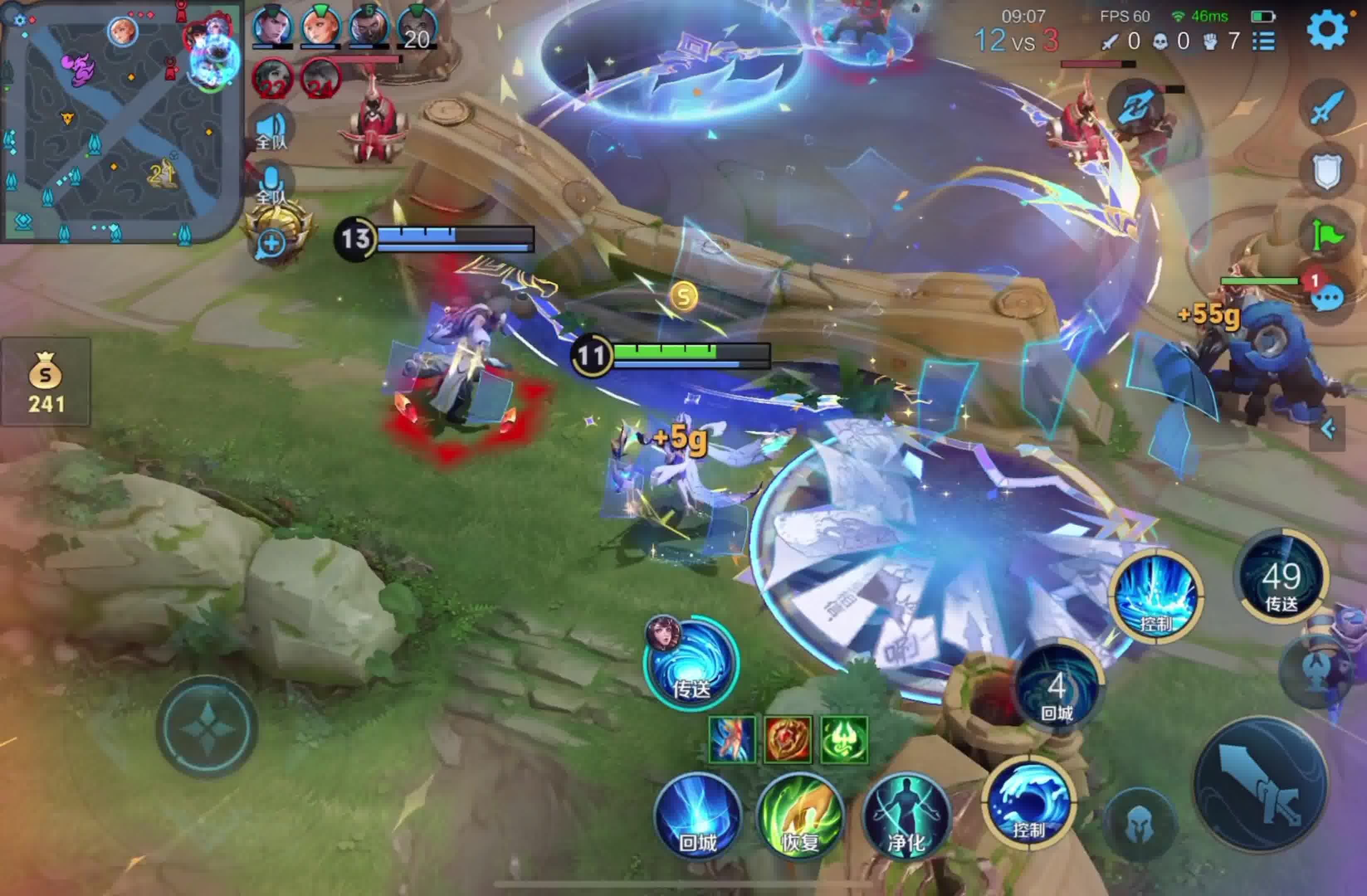Use the 恢复 restore ability
The image size is (1367, 896).
[x=800, y=815]
